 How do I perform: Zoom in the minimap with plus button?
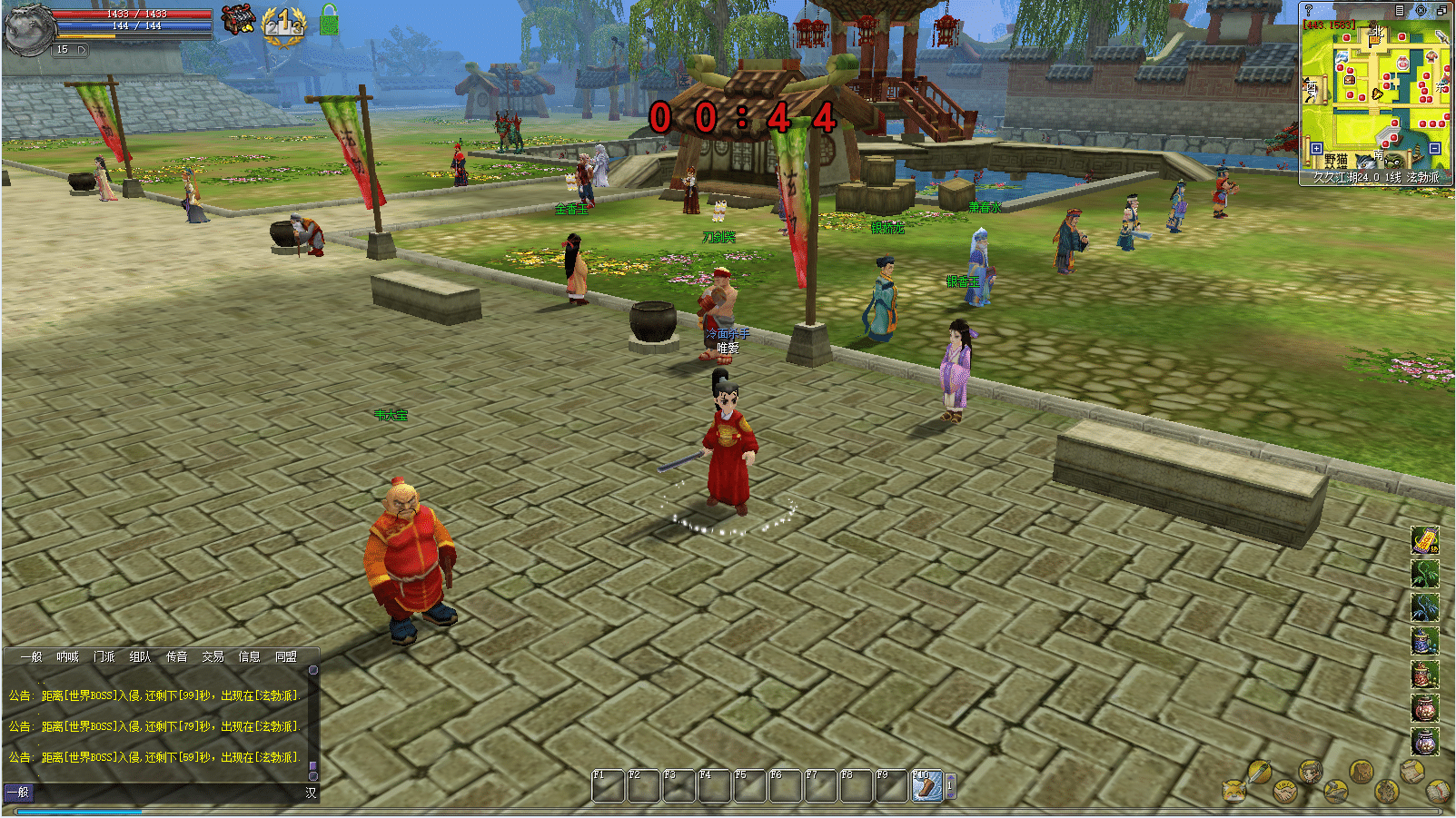[1316, 148]
